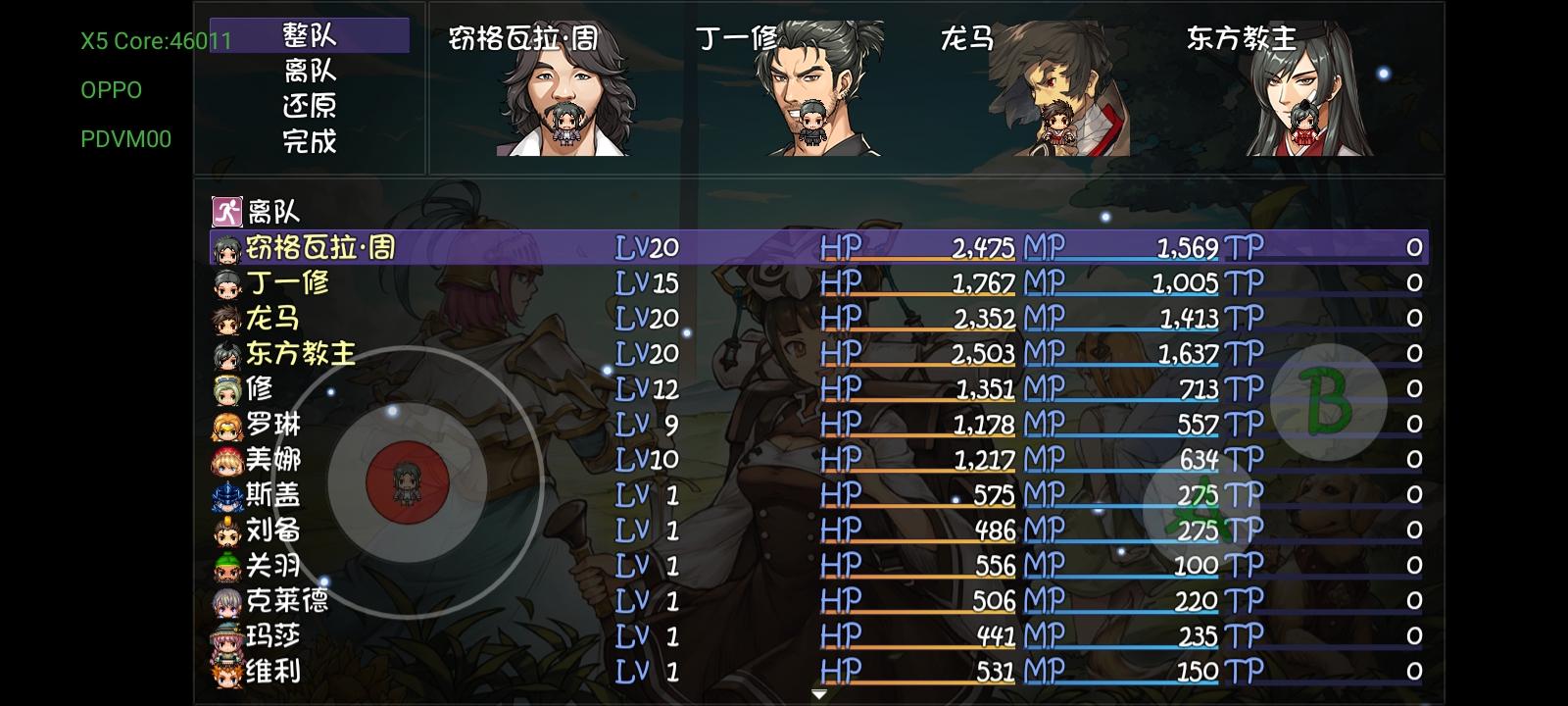Click 离队 in the top-left menu
The image size is (1568, 706).
(x=307, y=69)
